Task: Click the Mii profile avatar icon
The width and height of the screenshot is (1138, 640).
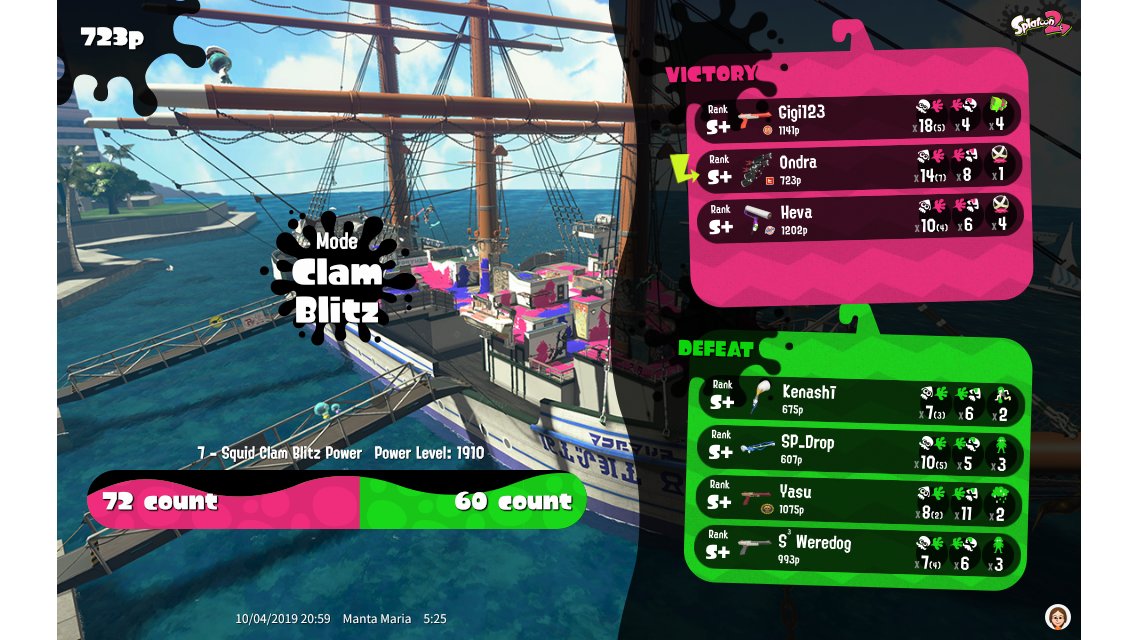Action: (x=1057, y=616)
